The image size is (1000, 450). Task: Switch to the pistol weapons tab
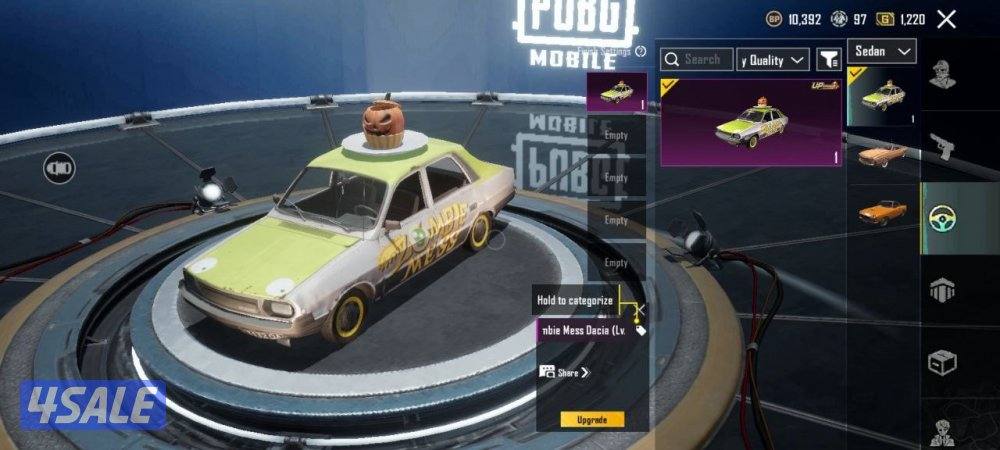click(942, 147)
